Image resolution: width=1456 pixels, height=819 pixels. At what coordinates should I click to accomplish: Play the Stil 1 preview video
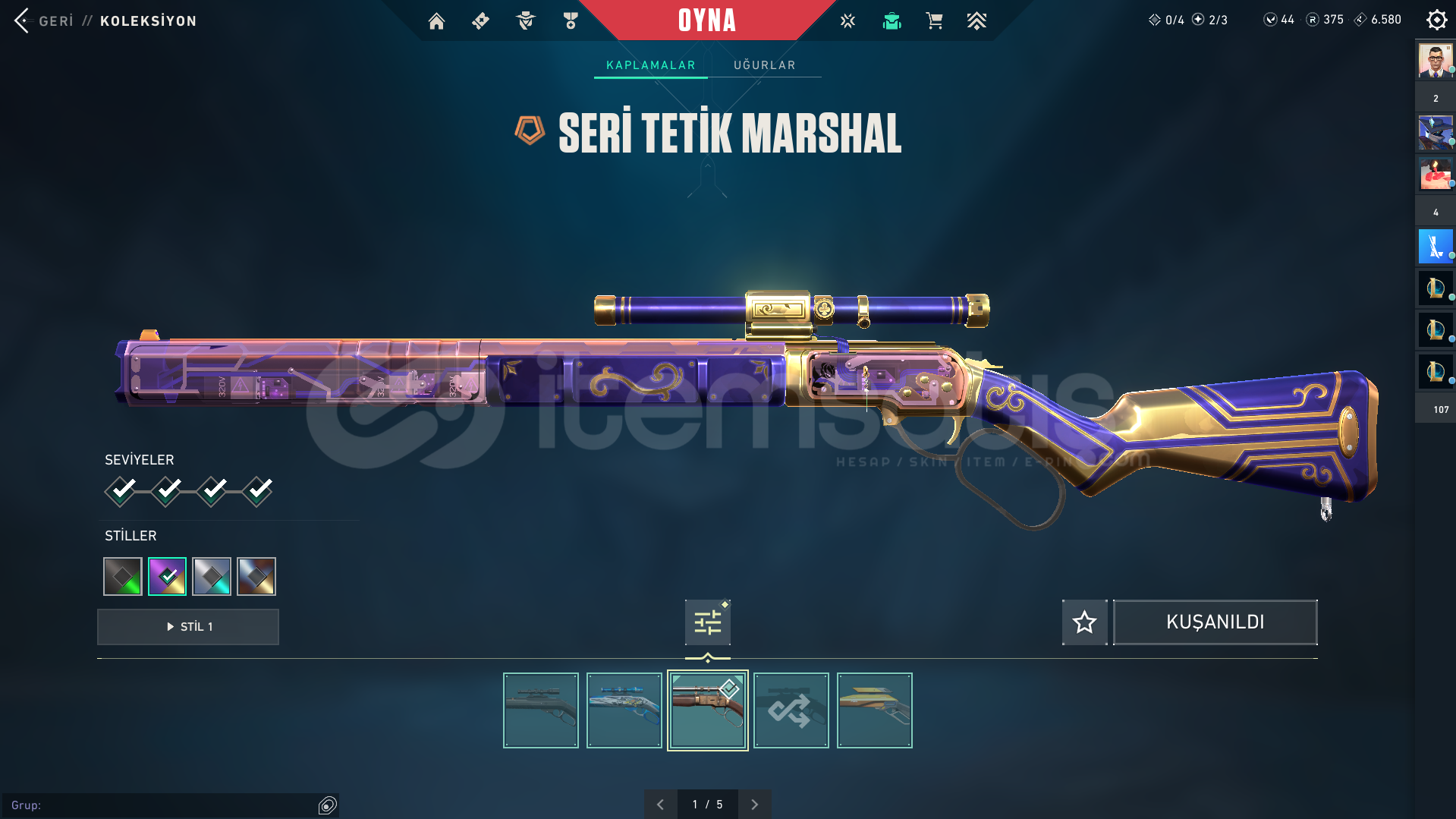click(x=188, y=627)
